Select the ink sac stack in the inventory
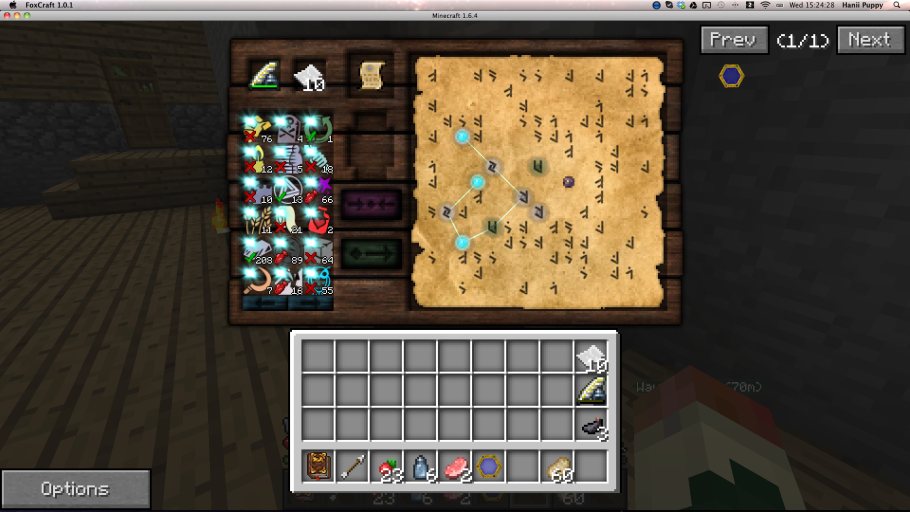The width and height of the screenshot is (910, 512). click(x=592, y=426)
